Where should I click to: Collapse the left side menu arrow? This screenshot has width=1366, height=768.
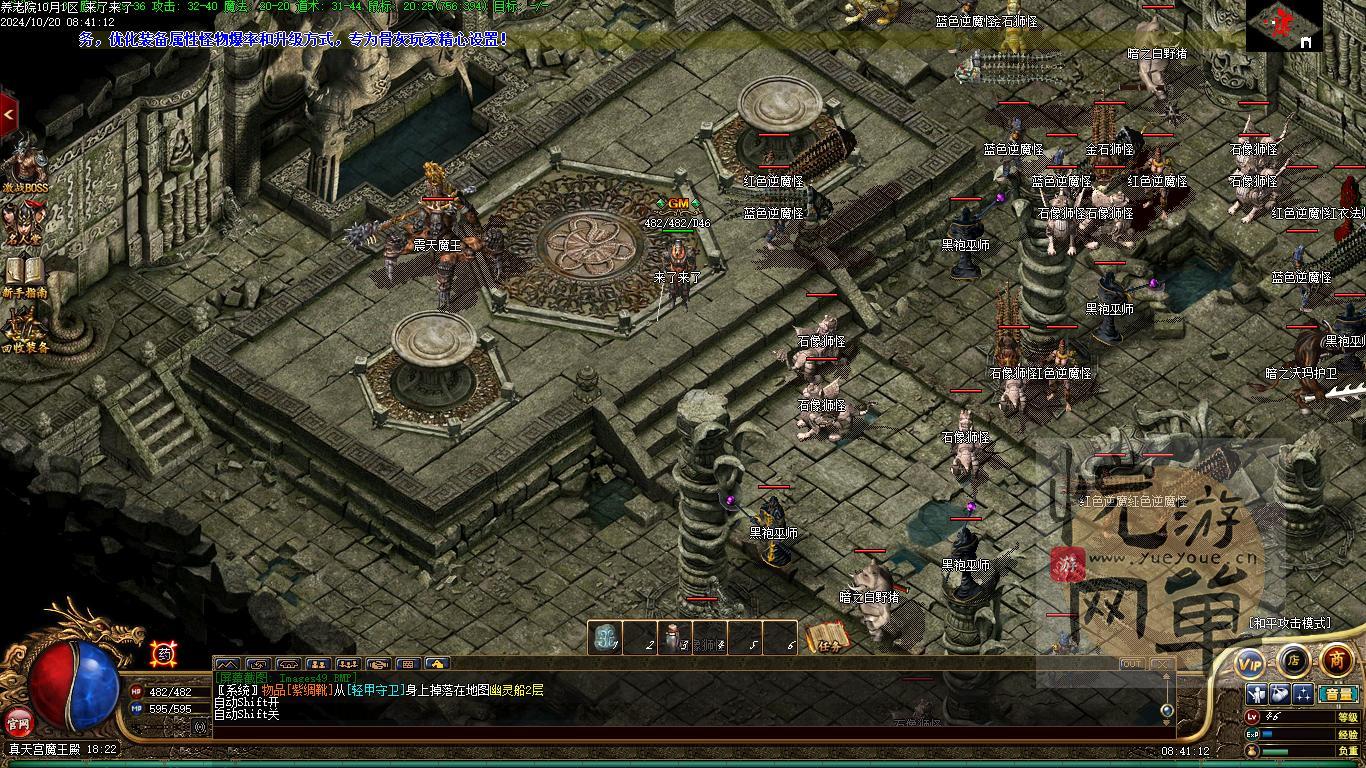tap(8, 115)
